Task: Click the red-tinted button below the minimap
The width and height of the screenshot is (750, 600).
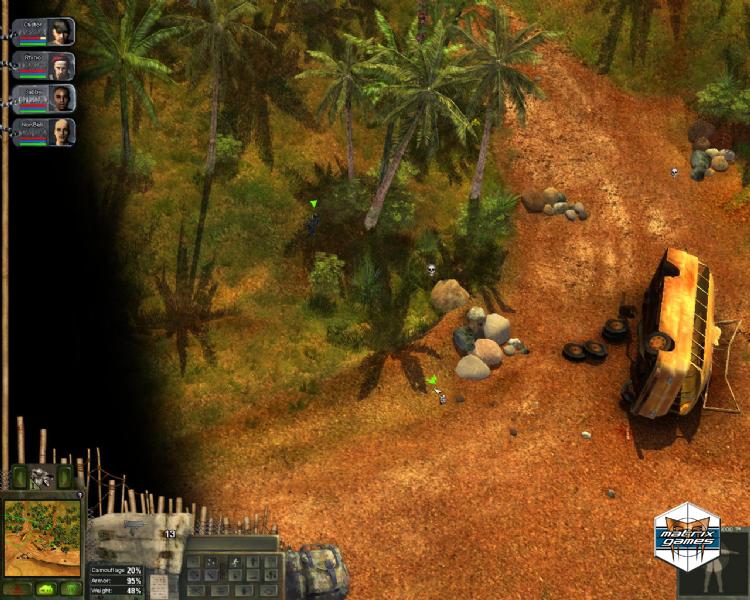Action: pos(17,588)
